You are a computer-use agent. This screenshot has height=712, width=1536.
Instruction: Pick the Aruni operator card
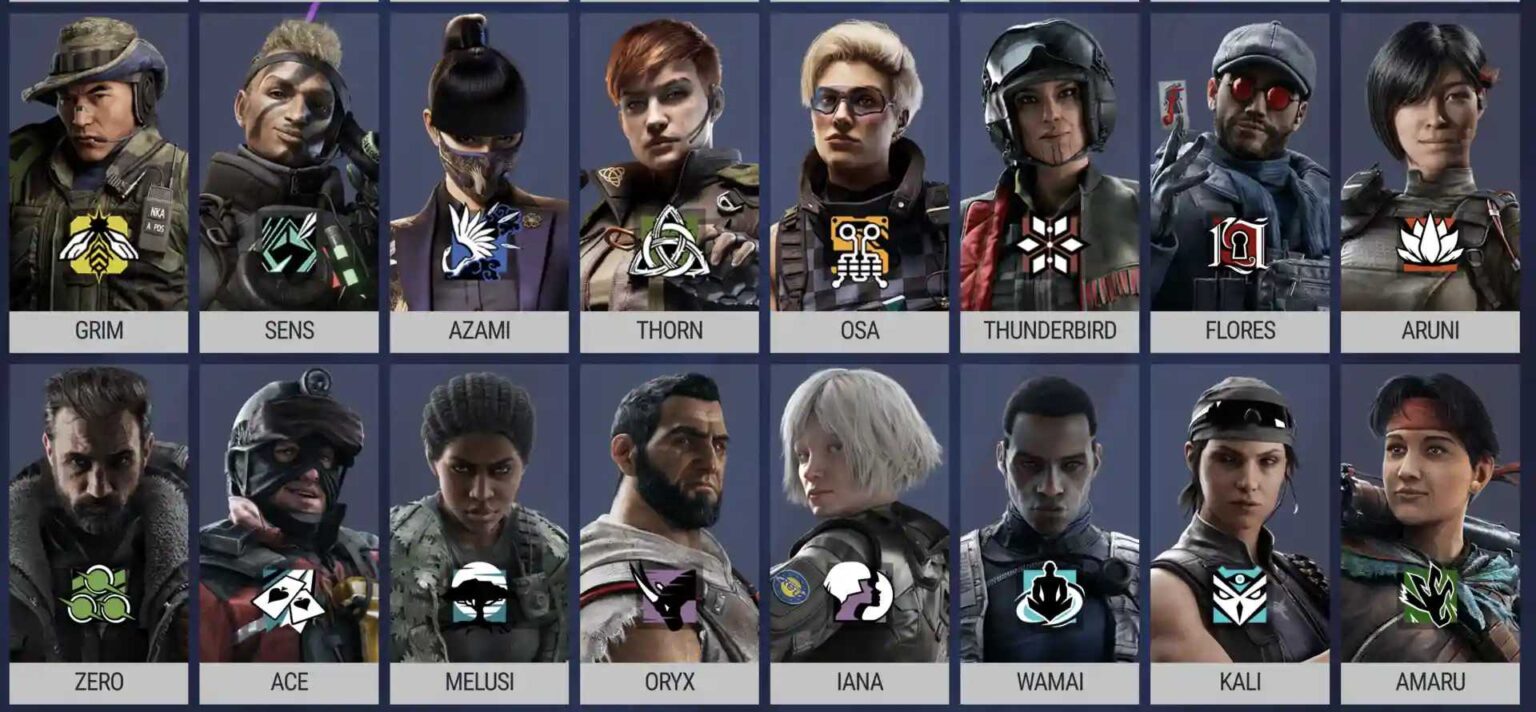pos(1430,182)
